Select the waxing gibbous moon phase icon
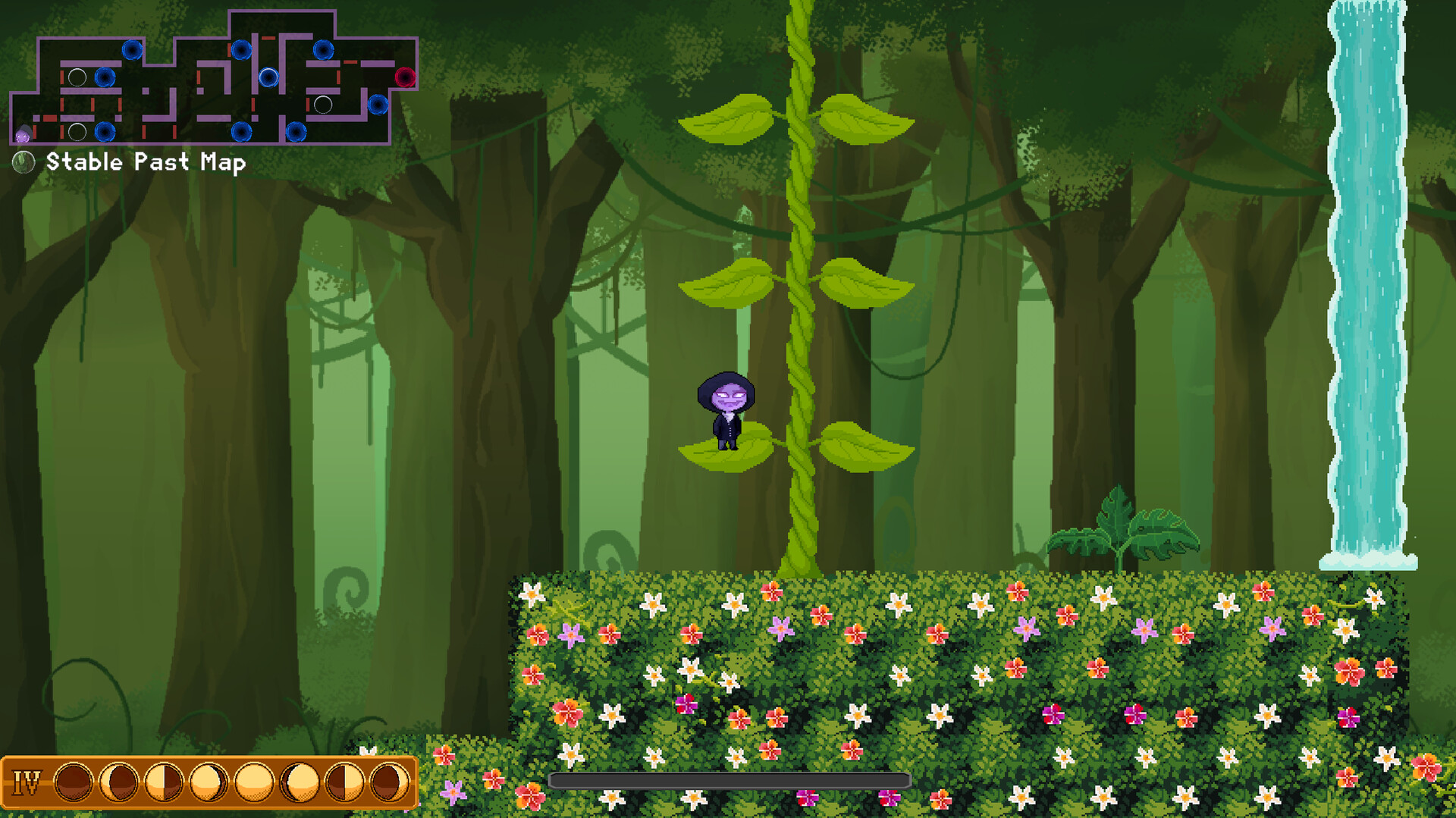 (208, 782)
